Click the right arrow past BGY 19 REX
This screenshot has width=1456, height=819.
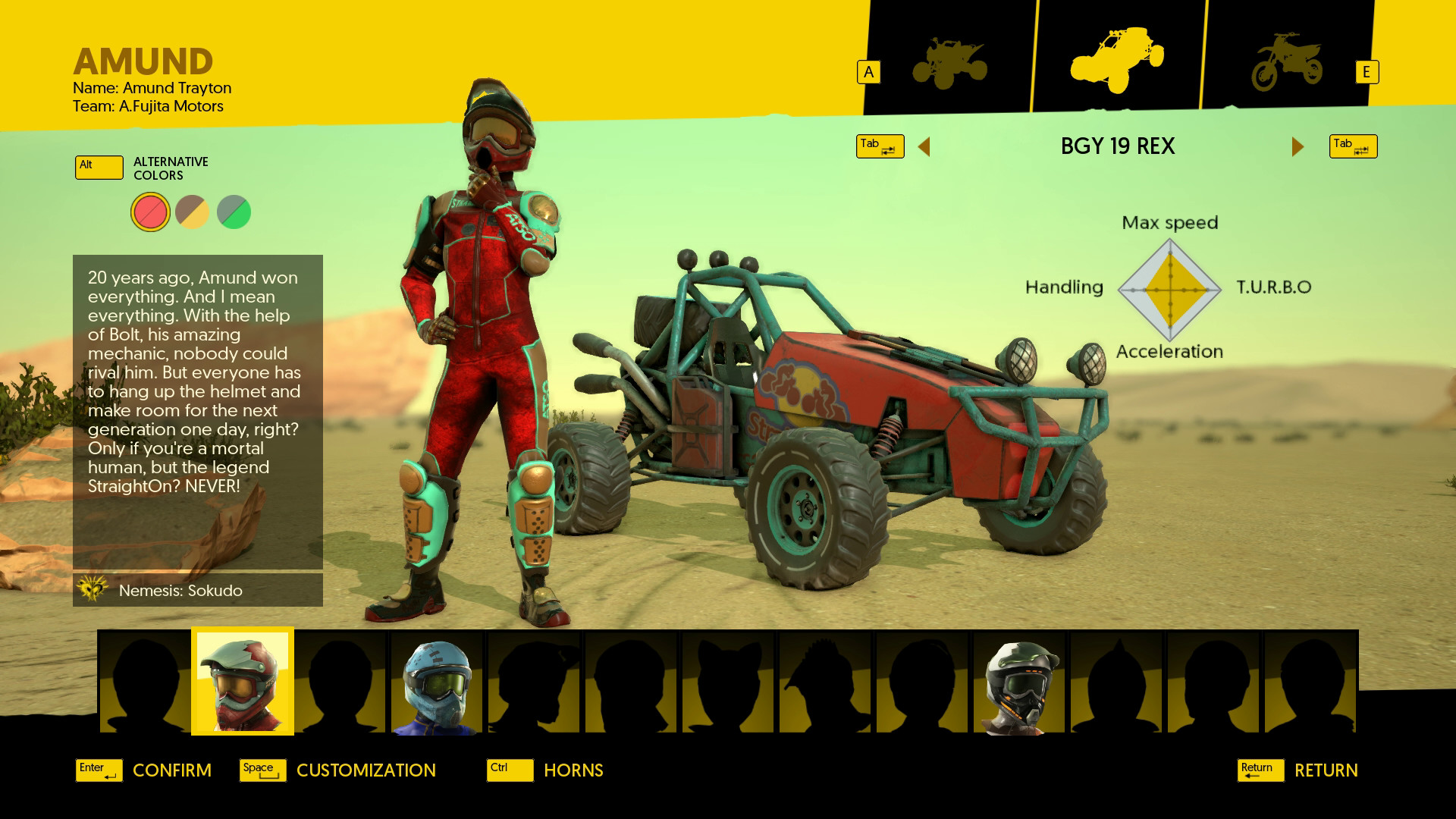tap(1297, 146)
